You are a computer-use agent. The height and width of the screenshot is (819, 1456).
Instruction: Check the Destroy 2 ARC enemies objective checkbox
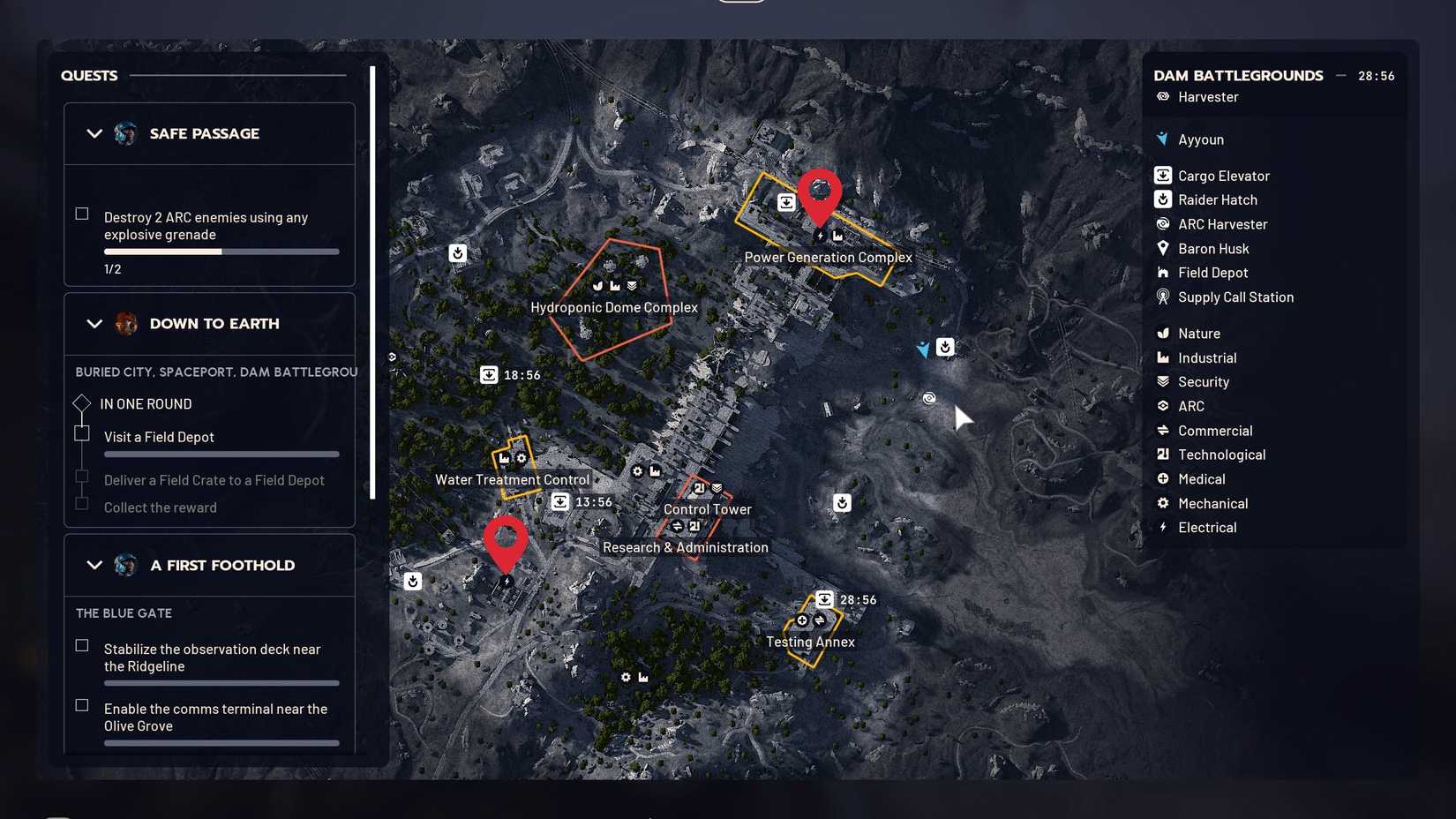81,212
